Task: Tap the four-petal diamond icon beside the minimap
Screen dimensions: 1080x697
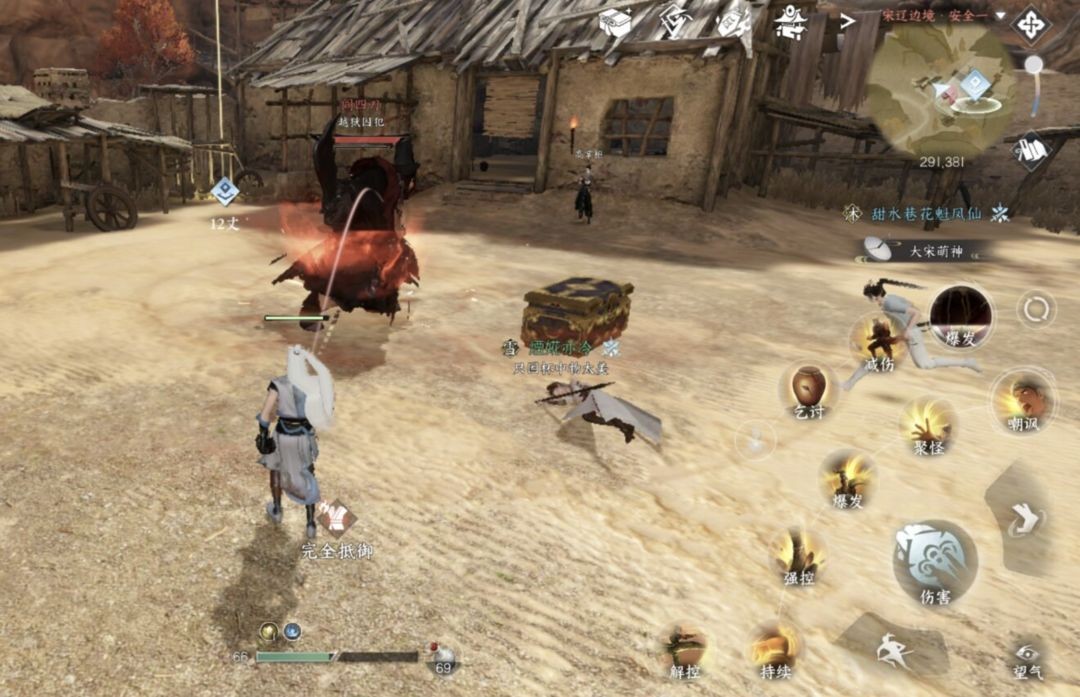Action: [1030, 23]
